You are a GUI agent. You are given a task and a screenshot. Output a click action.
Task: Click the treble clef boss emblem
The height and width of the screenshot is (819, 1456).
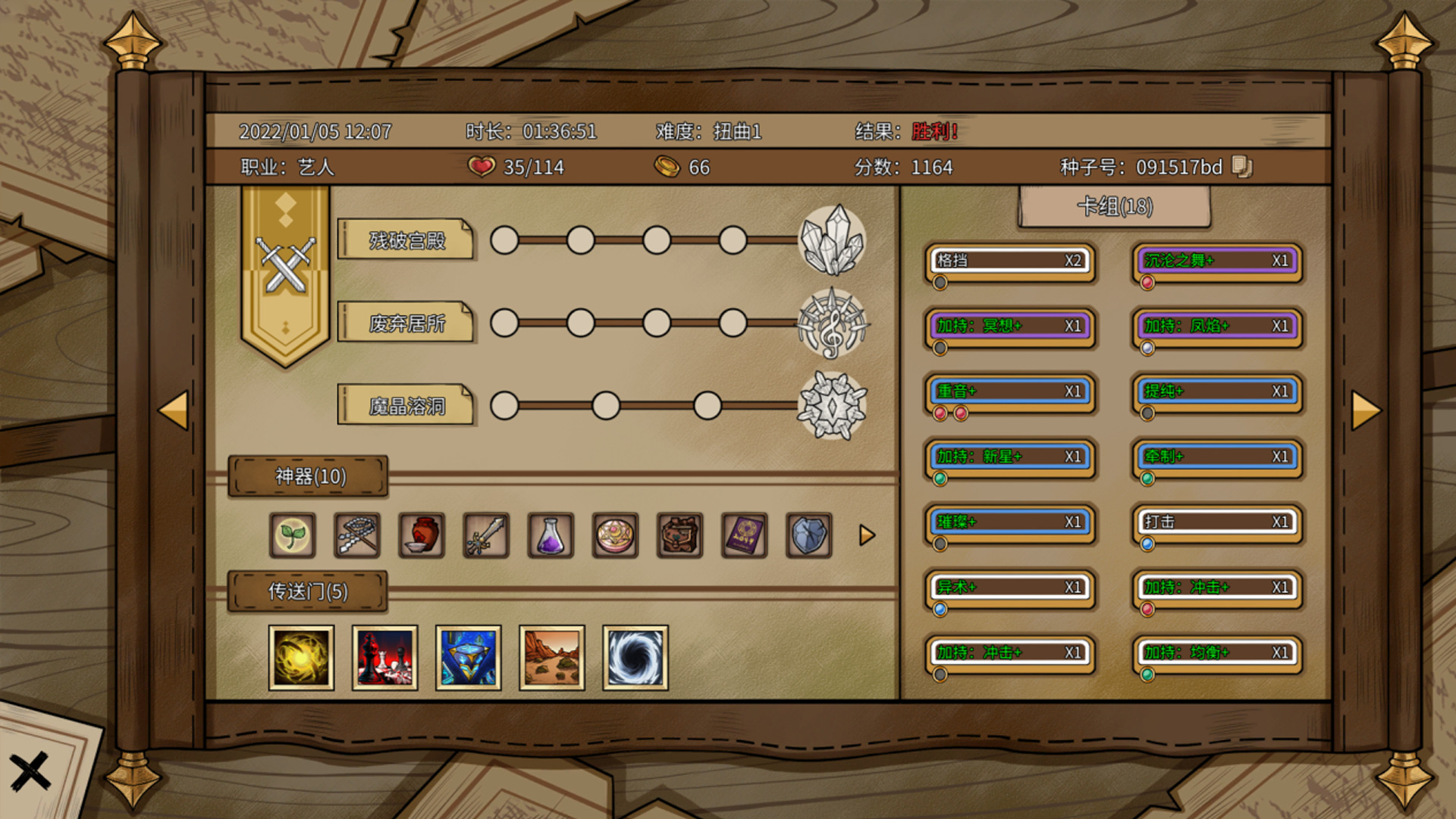click(832, 324)
